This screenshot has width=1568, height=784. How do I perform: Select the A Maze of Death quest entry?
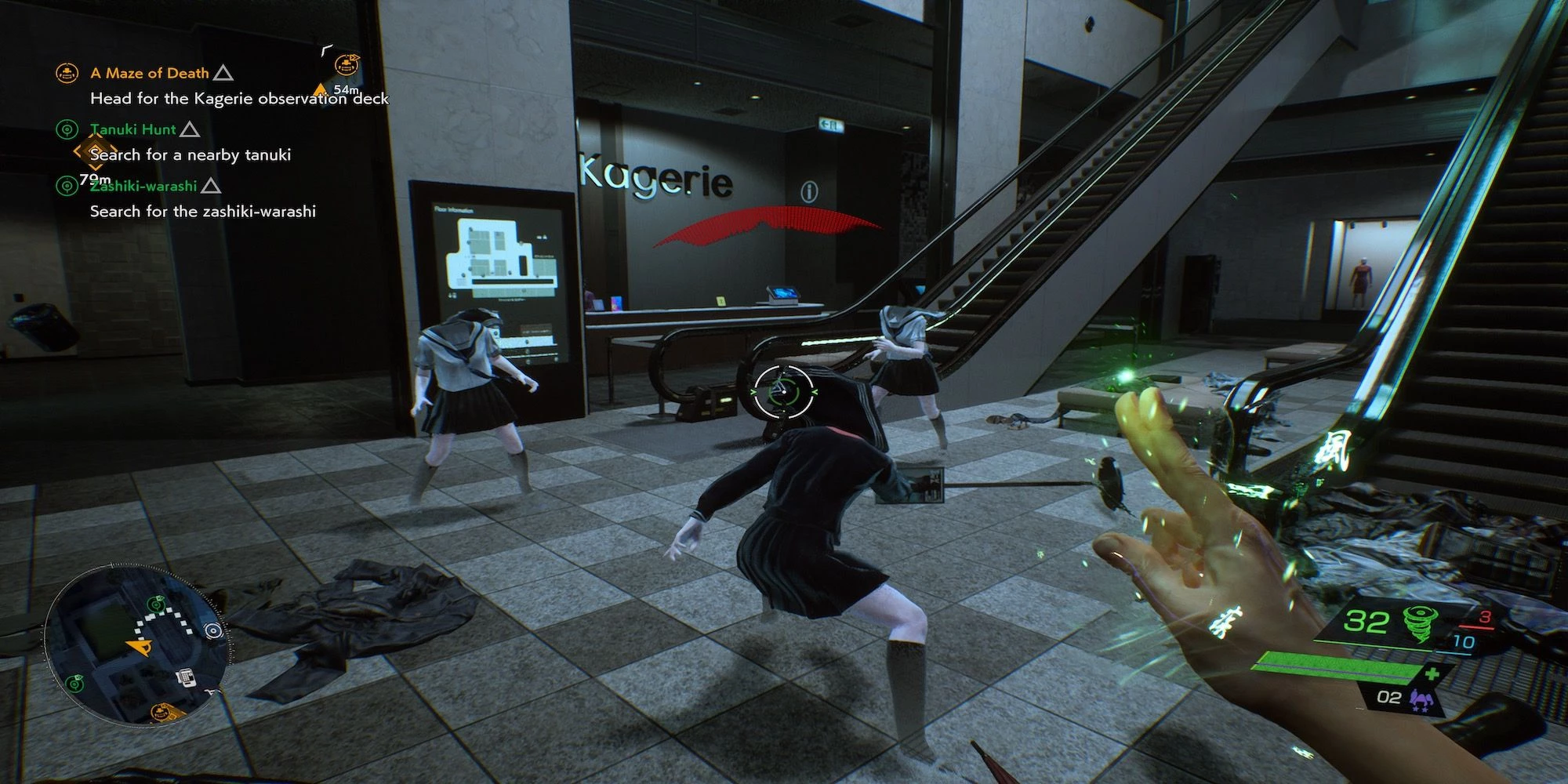click(149, 74)
